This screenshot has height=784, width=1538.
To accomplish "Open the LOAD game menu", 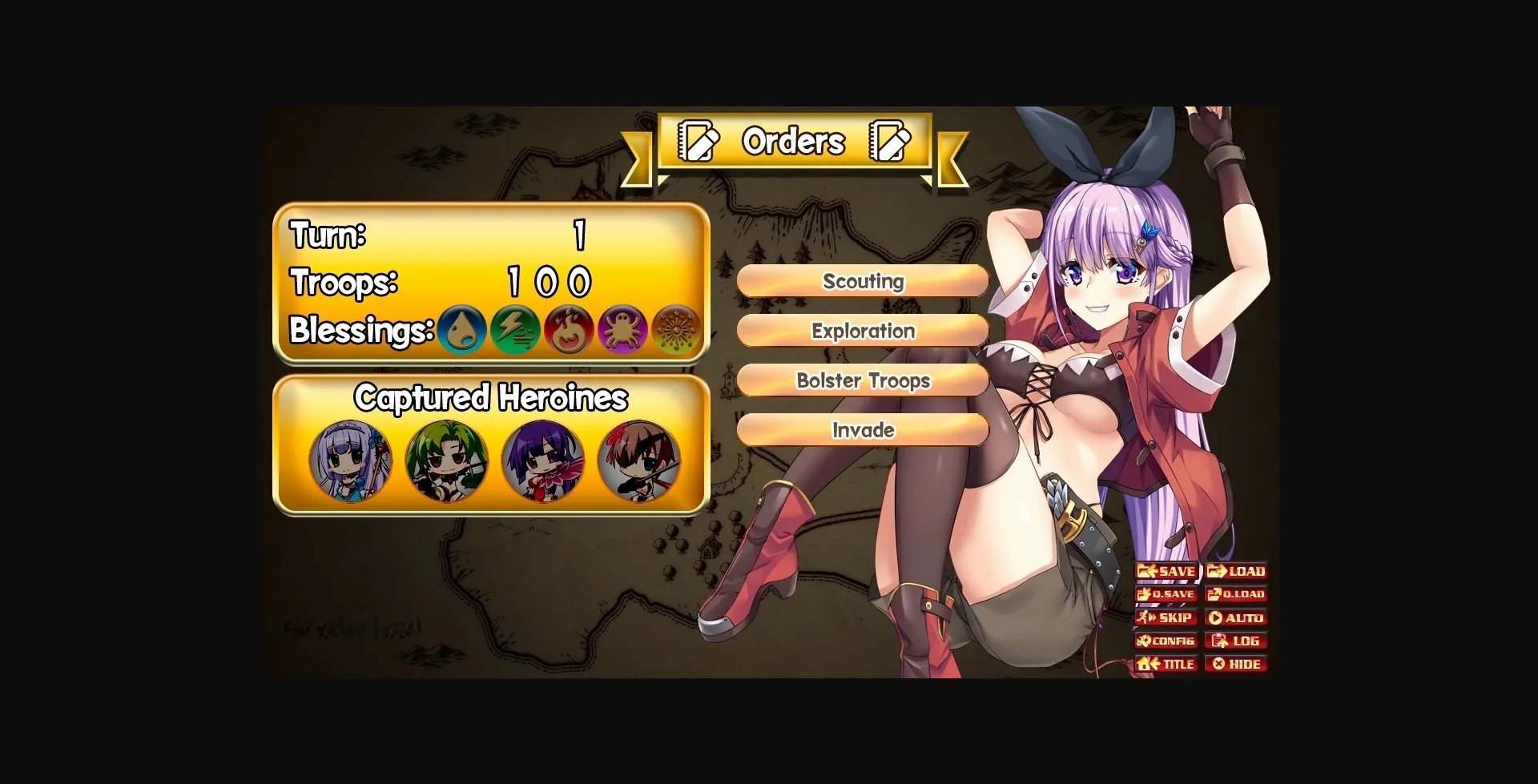I will 1236,570.
